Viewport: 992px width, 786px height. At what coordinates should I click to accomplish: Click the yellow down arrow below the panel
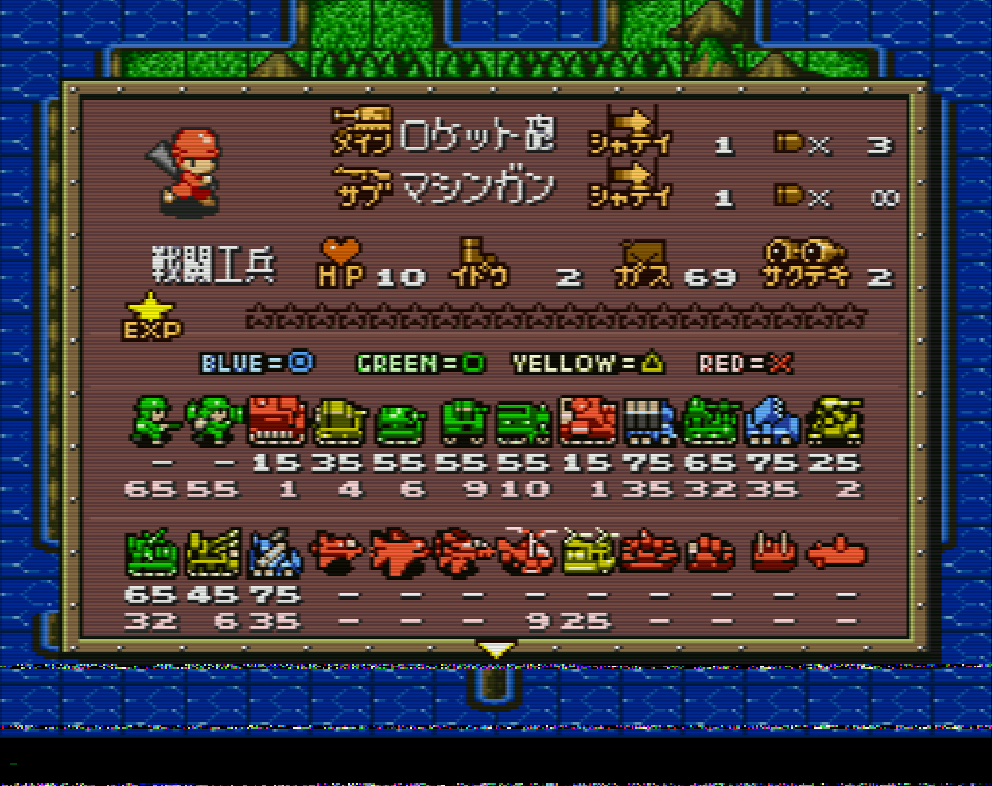tap(495, 650)
